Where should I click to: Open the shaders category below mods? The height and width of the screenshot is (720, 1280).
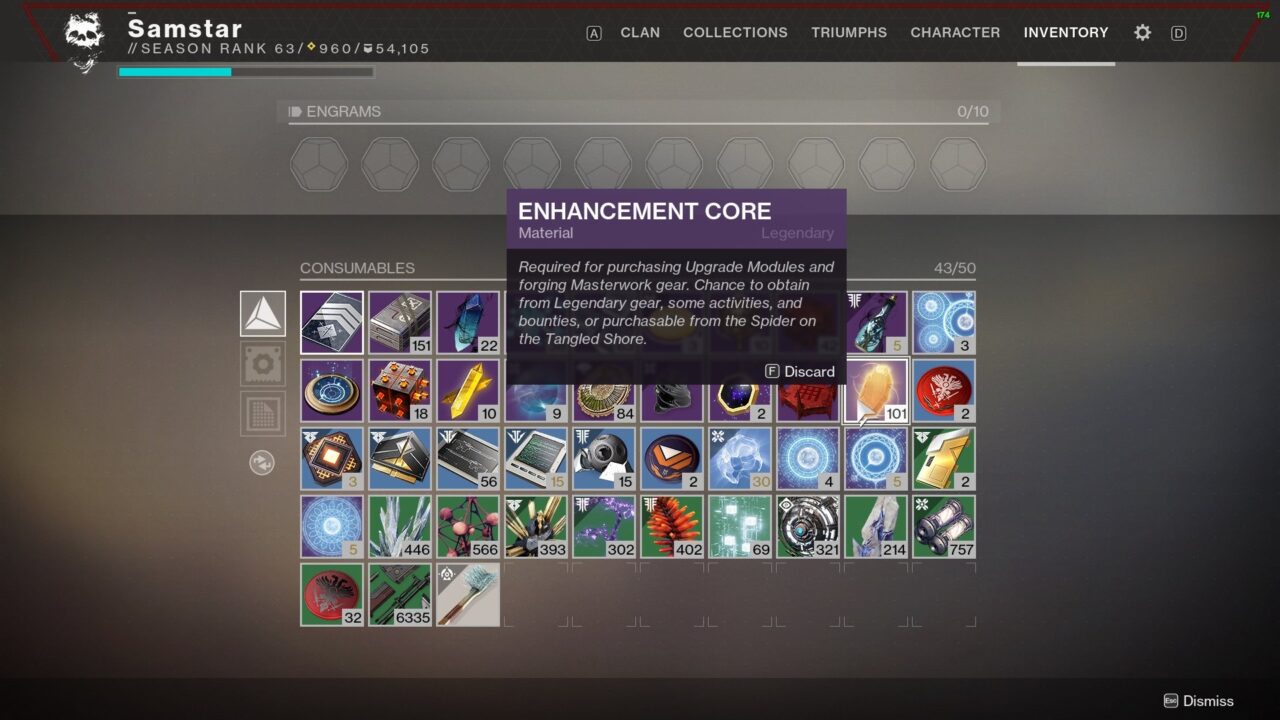click(263, 413)
